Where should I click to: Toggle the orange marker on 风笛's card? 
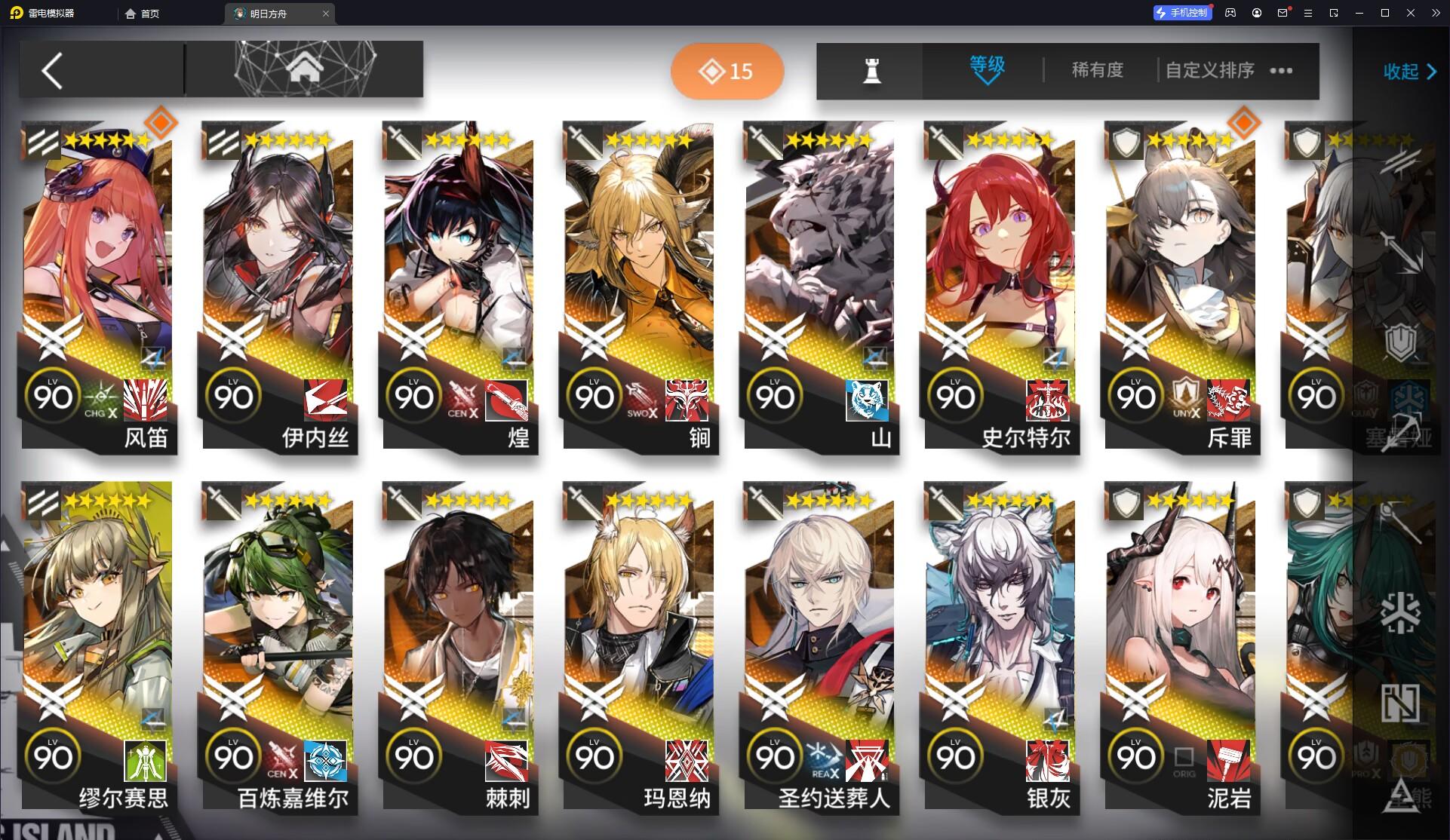(159, 123)
